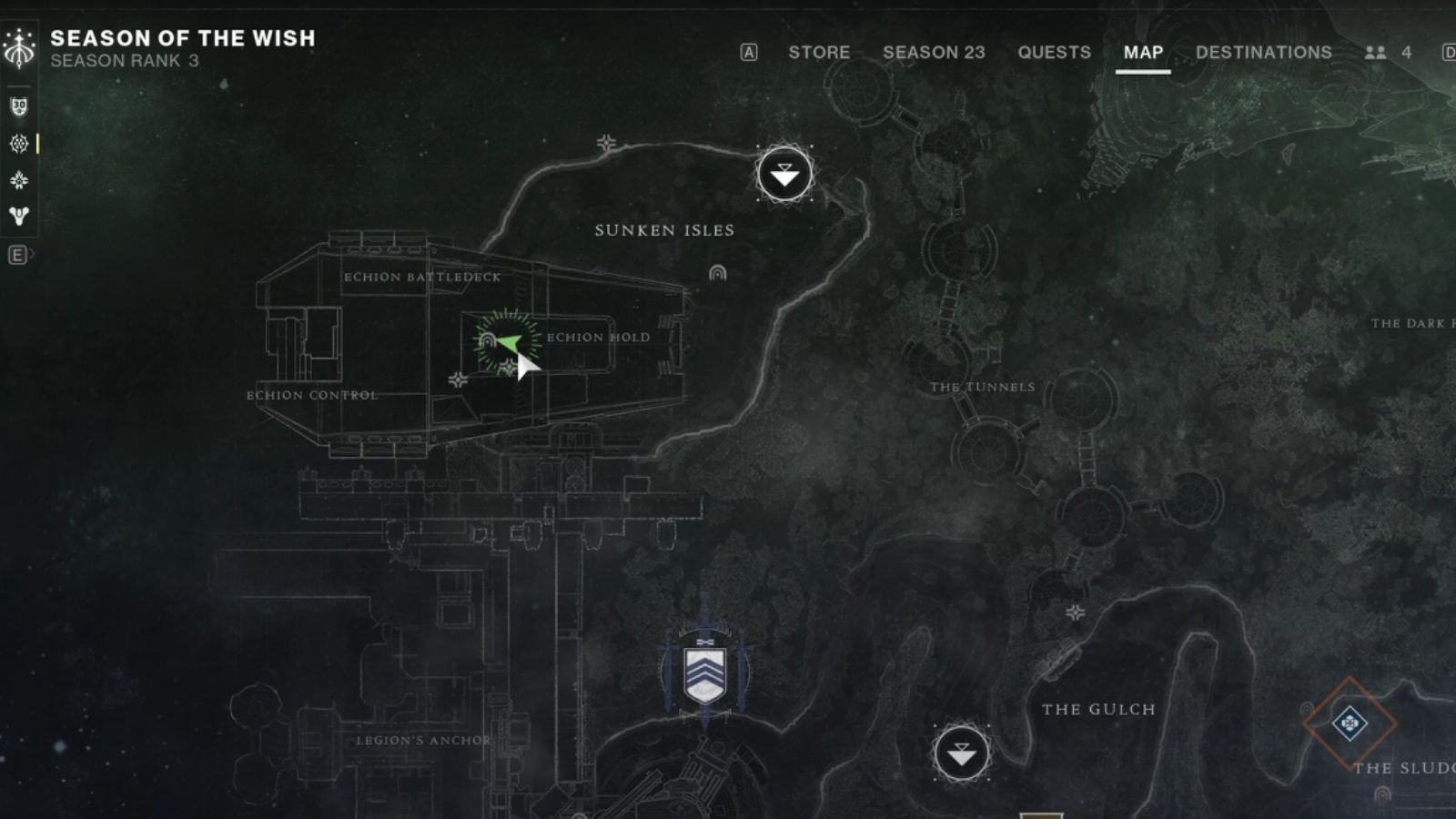This screenshot has height=819, width=1456.
Task: Select the blue public event diamond marker
Action: 1350,723
